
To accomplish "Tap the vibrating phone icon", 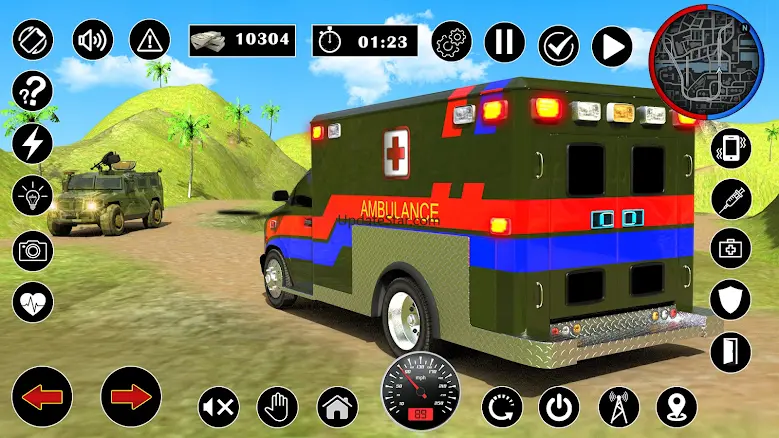I will (730, 148).
